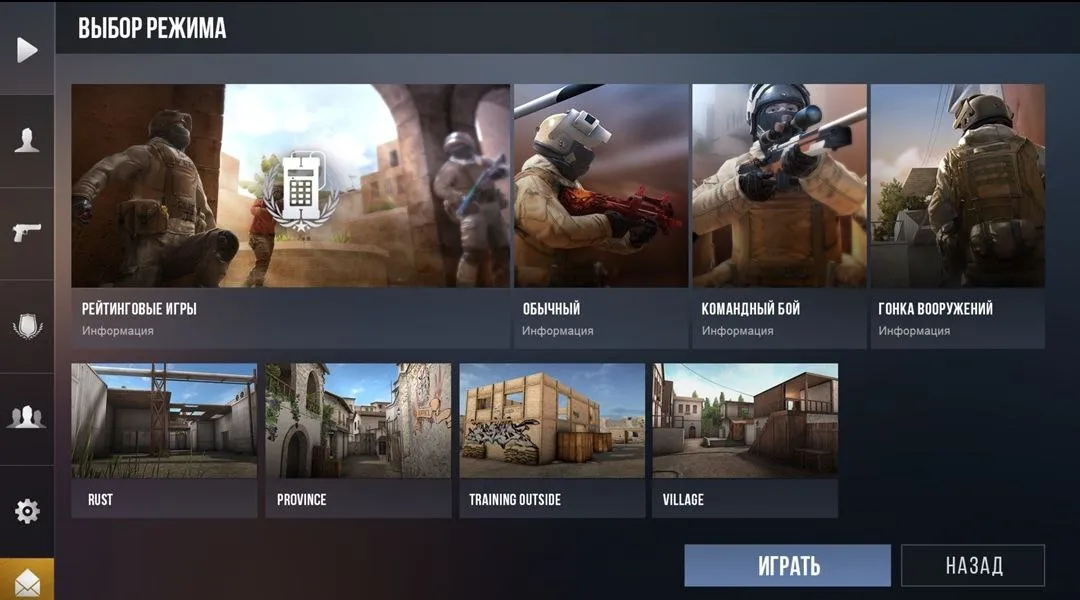Screen dimensions: 1080x600
Task: Select the Province map
Action: (358, 440)
